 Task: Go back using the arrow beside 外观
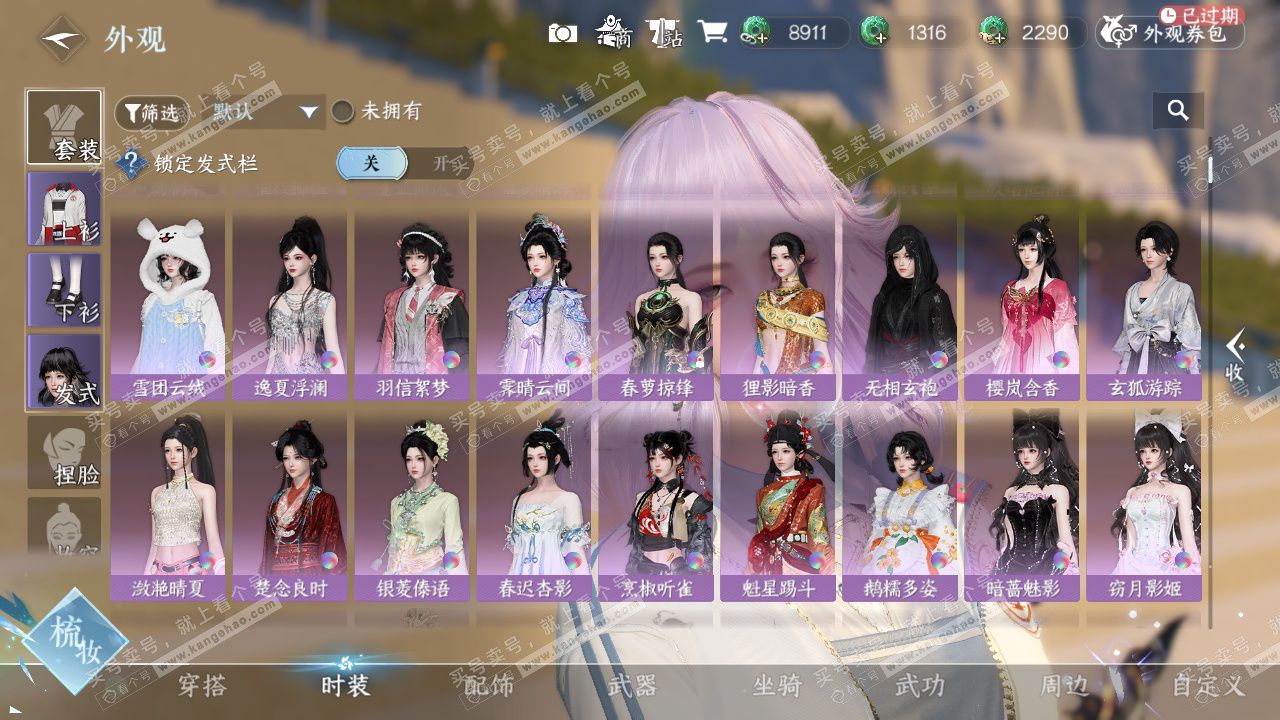[62, 39]
